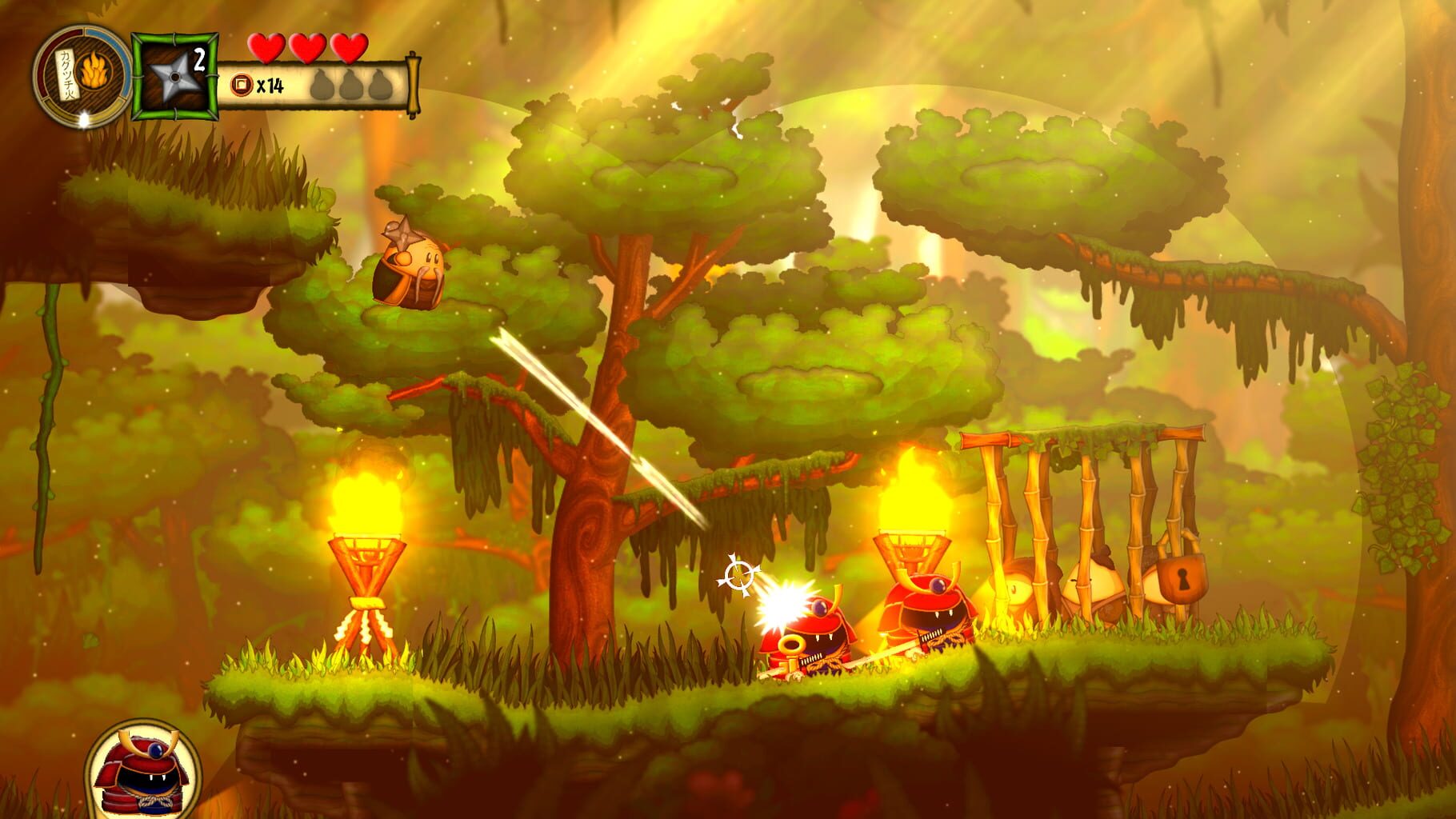
Task: Click the カクツチ火 vertical label tag
Action: coord(66,75)
